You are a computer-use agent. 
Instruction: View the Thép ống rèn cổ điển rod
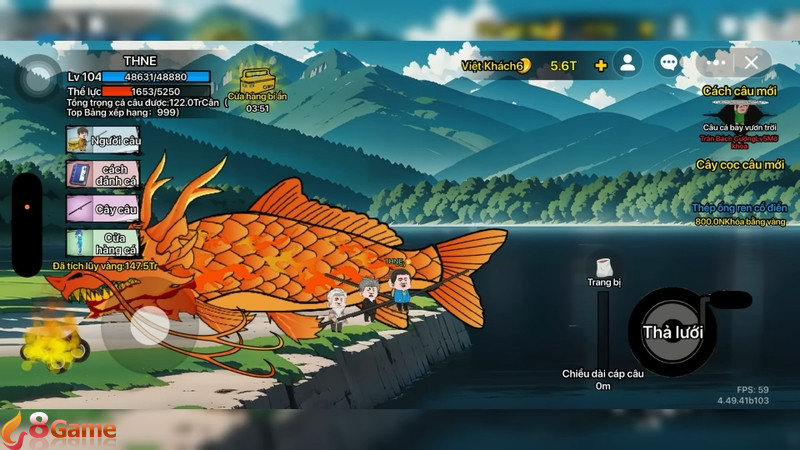coord(741,213)
